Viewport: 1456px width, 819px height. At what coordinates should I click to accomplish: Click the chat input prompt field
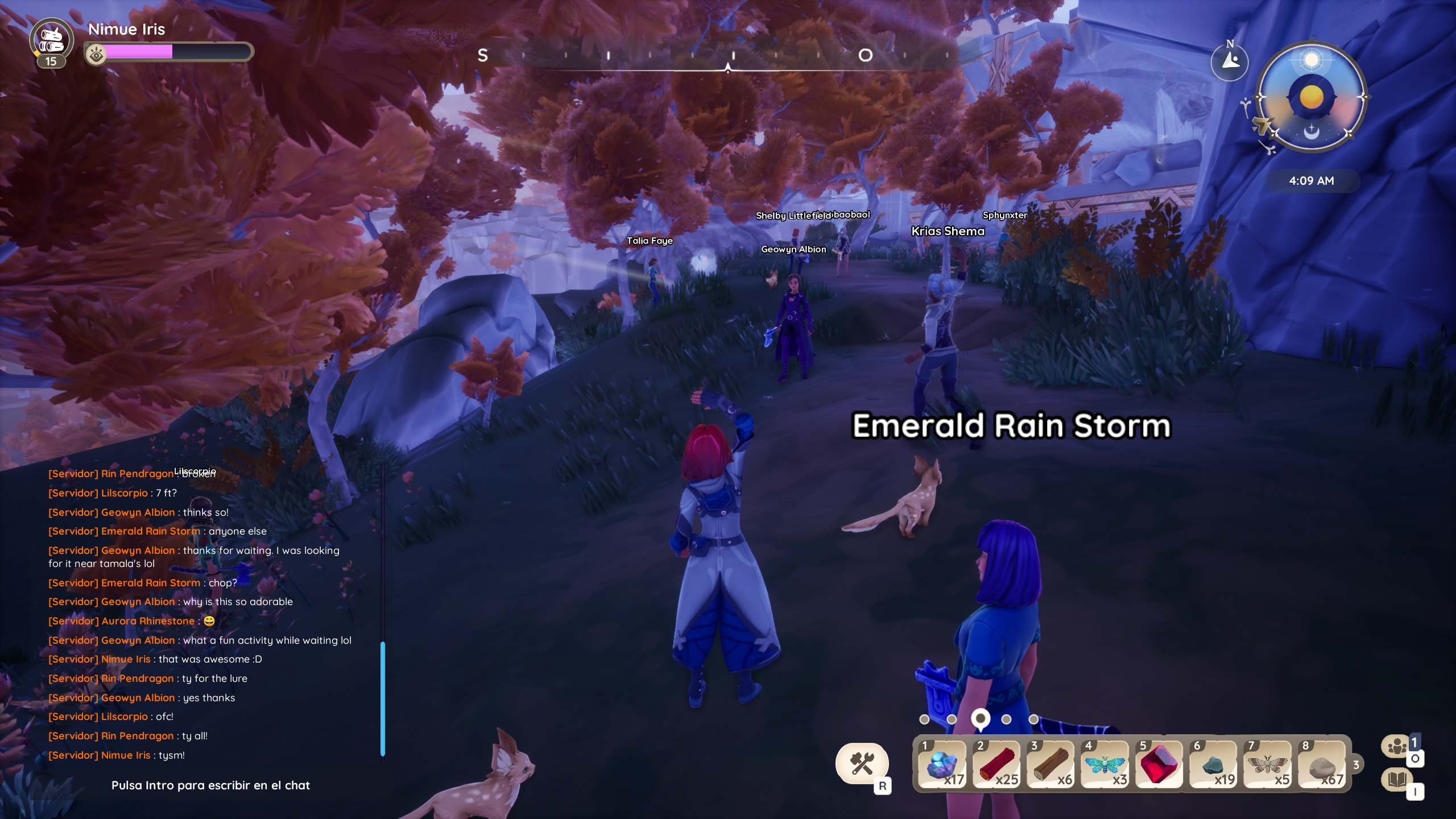coord(210,785)
